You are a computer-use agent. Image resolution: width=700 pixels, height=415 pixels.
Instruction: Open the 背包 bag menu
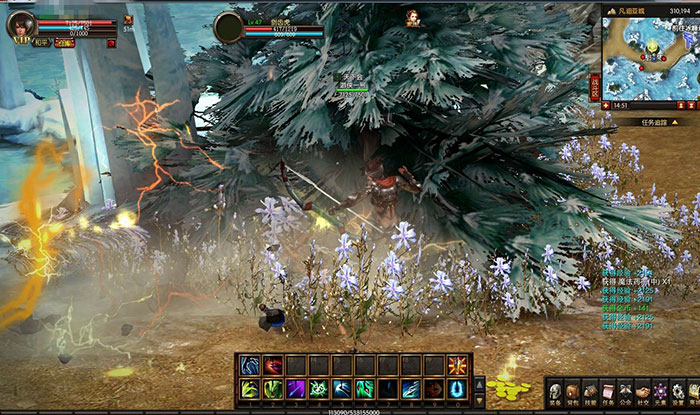tap(573, 391)
